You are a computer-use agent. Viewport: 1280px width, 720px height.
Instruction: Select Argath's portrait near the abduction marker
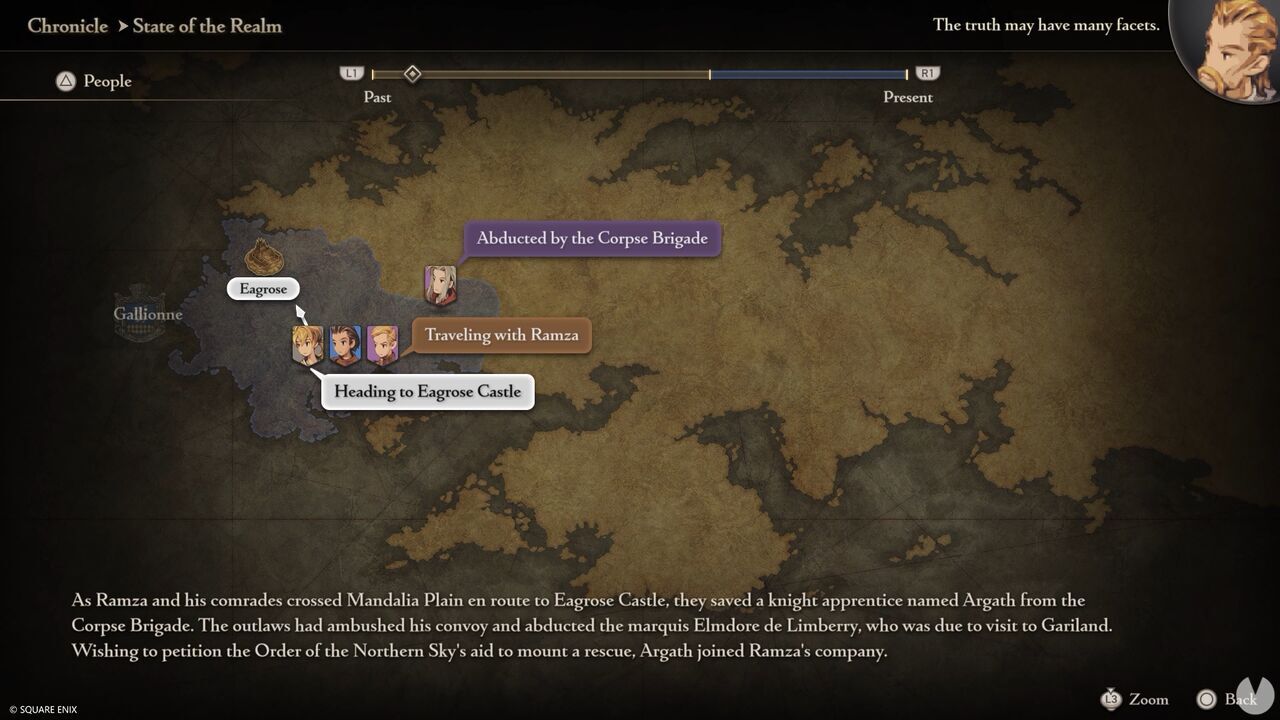[440, 283]
